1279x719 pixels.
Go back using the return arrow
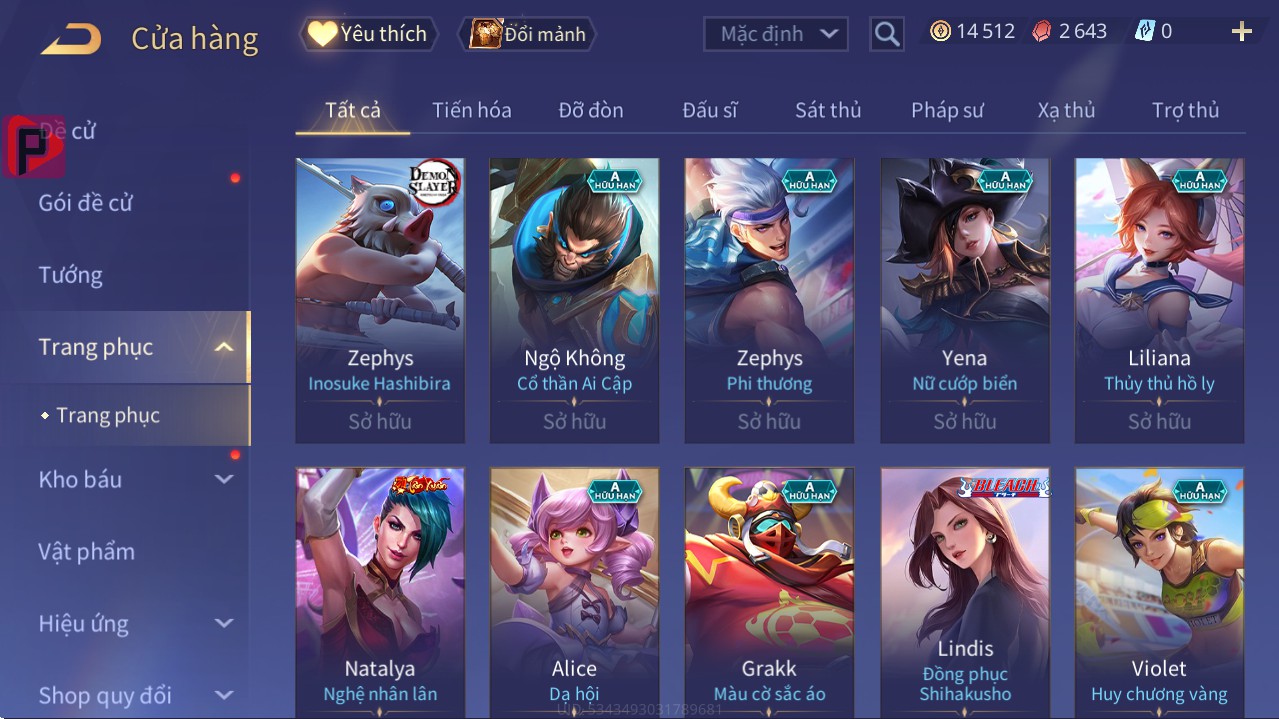click(x=71, y=39)
